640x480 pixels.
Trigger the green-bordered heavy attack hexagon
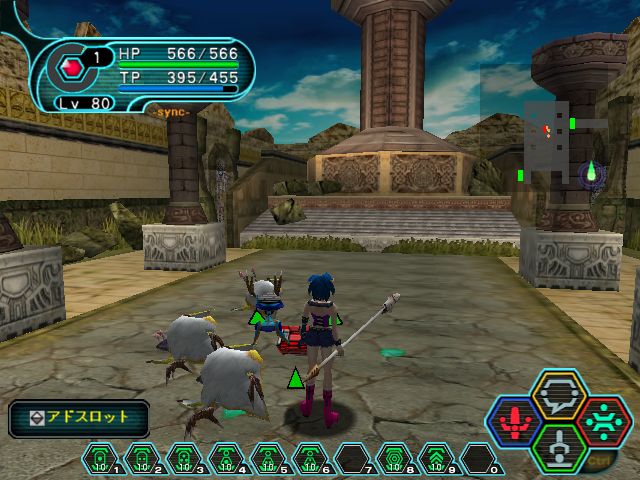(x=558, y=446)
